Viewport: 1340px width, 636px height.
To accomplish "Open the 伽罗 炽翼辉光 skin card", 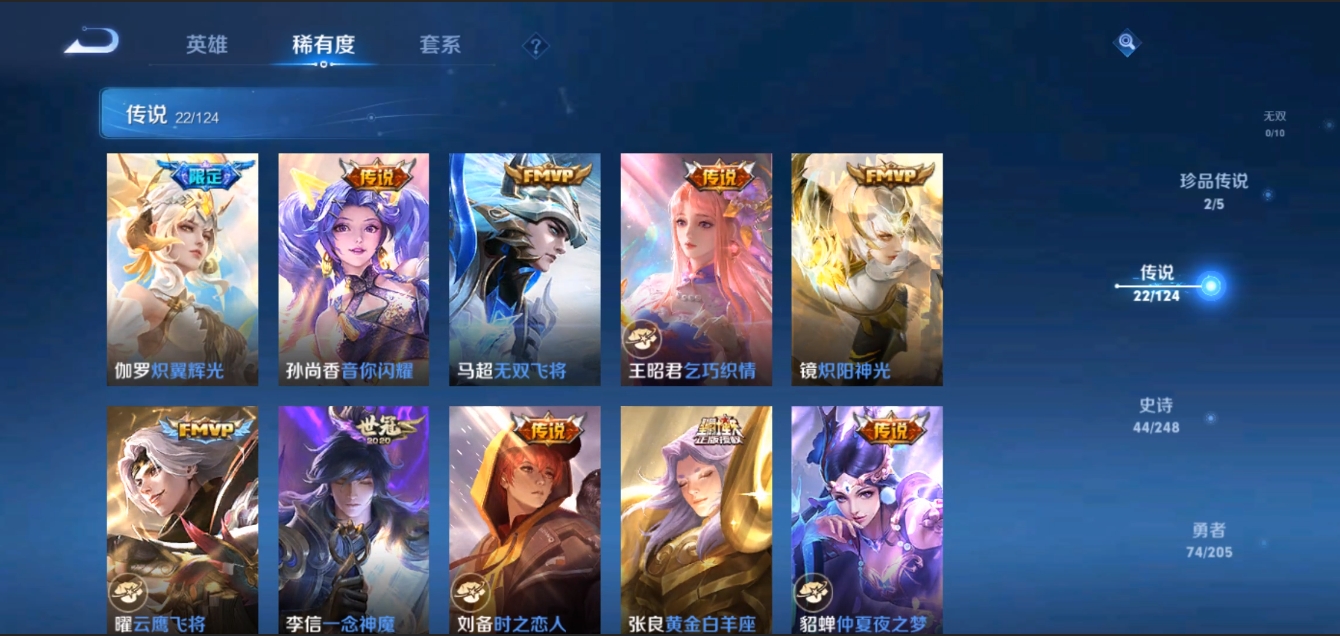I will 182,269.
